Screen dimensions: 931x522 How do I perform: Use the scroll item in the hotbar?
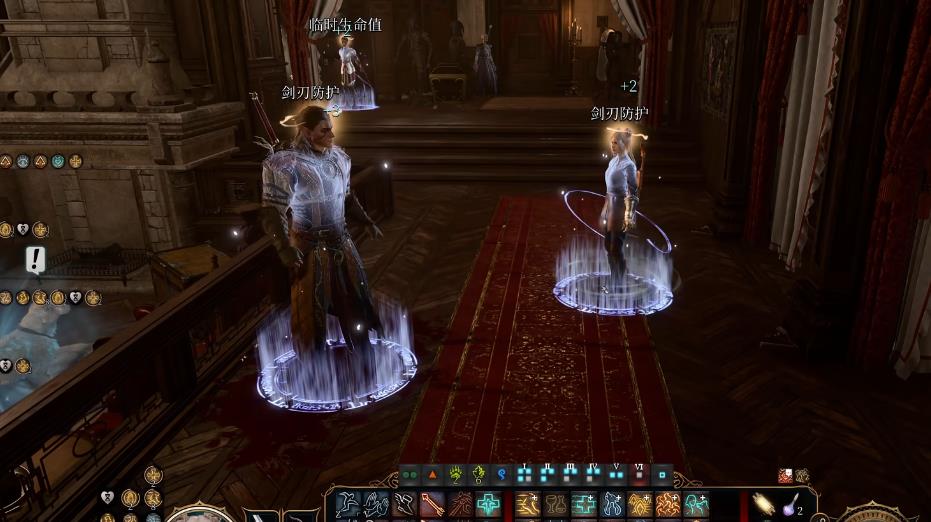click(763, 505)
